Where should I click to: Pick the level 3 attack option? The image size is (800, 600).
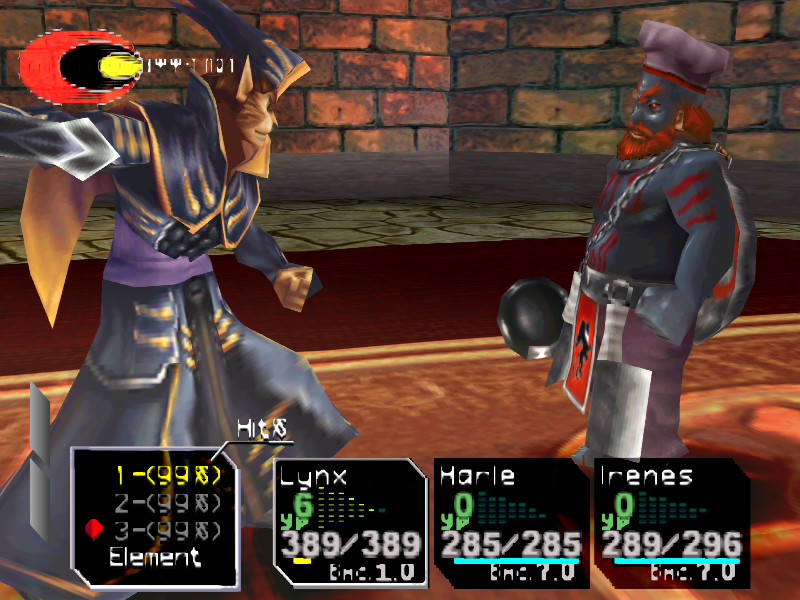tap(164, 529)
